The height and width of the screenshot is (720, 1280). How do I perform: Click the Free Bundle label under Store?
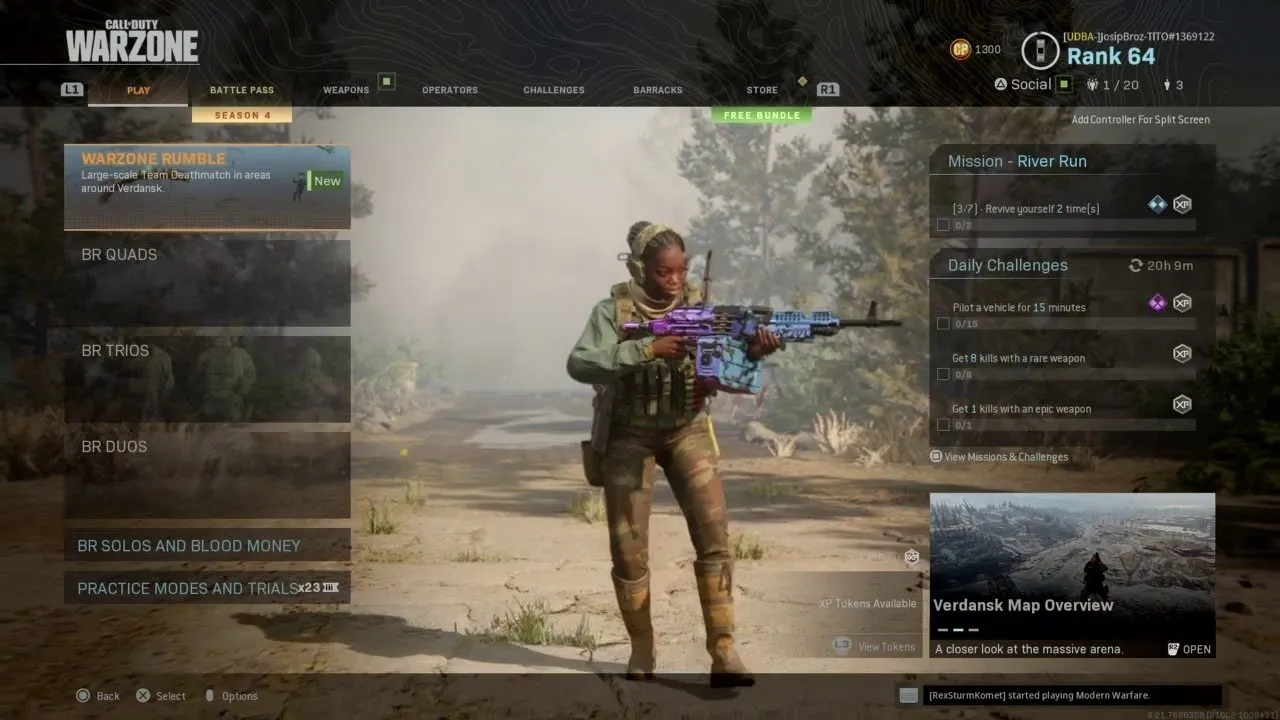(x=763, y=116)
